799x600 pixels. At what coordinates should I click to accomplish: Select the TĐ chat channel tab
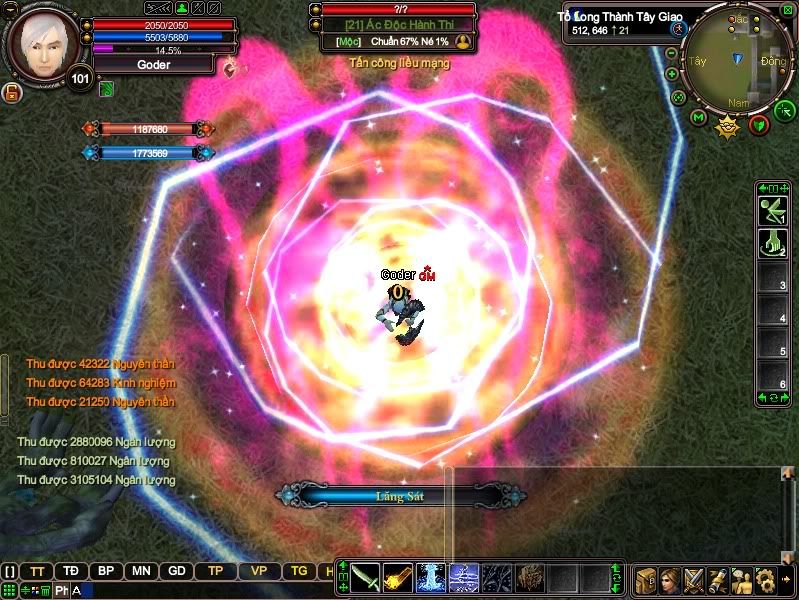[x=71, y=571]
